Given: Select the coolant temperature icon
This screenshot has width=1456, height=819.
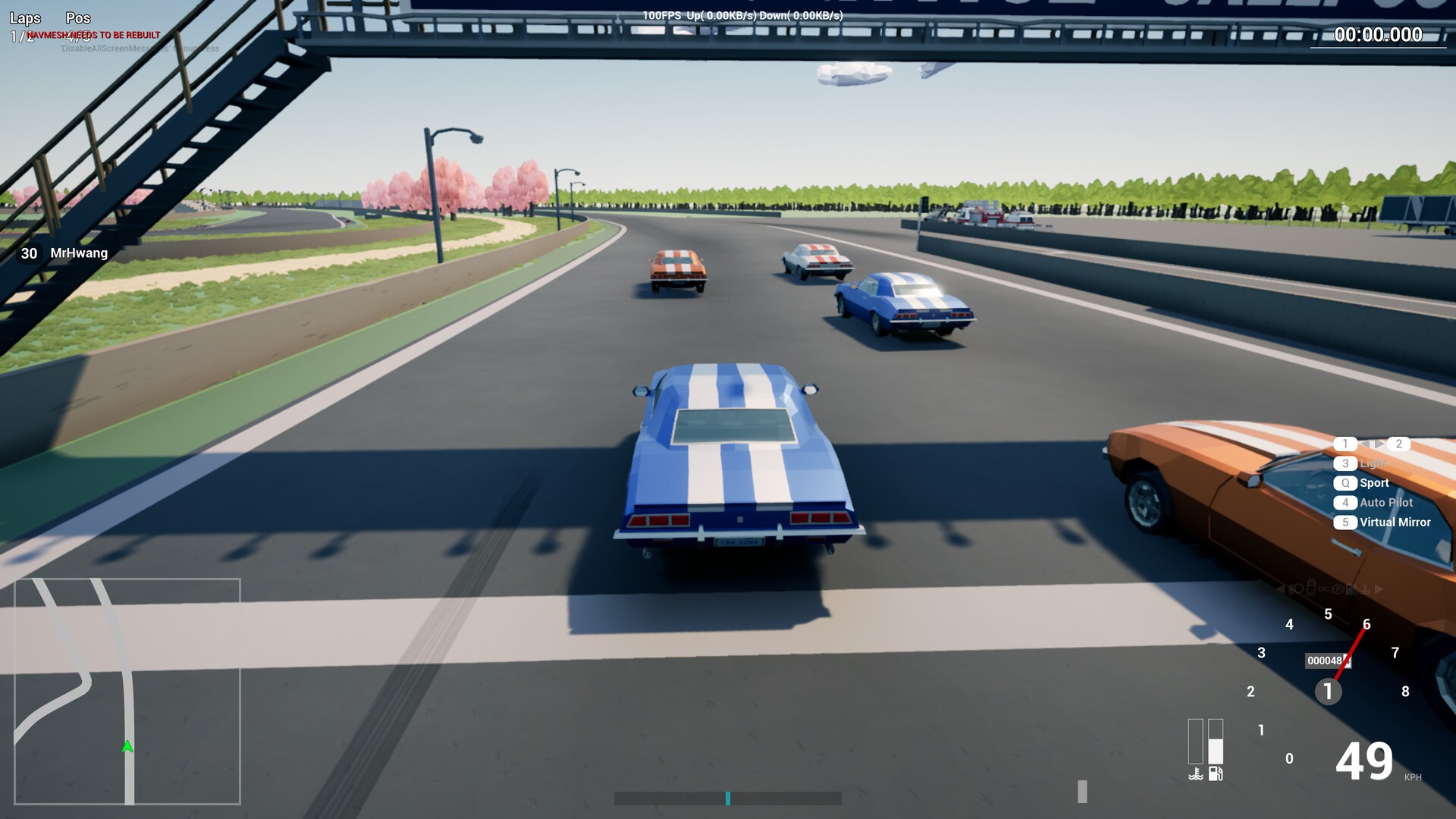Looking at the screenshot, I should pyautogui.click(x=1196, y=773).
